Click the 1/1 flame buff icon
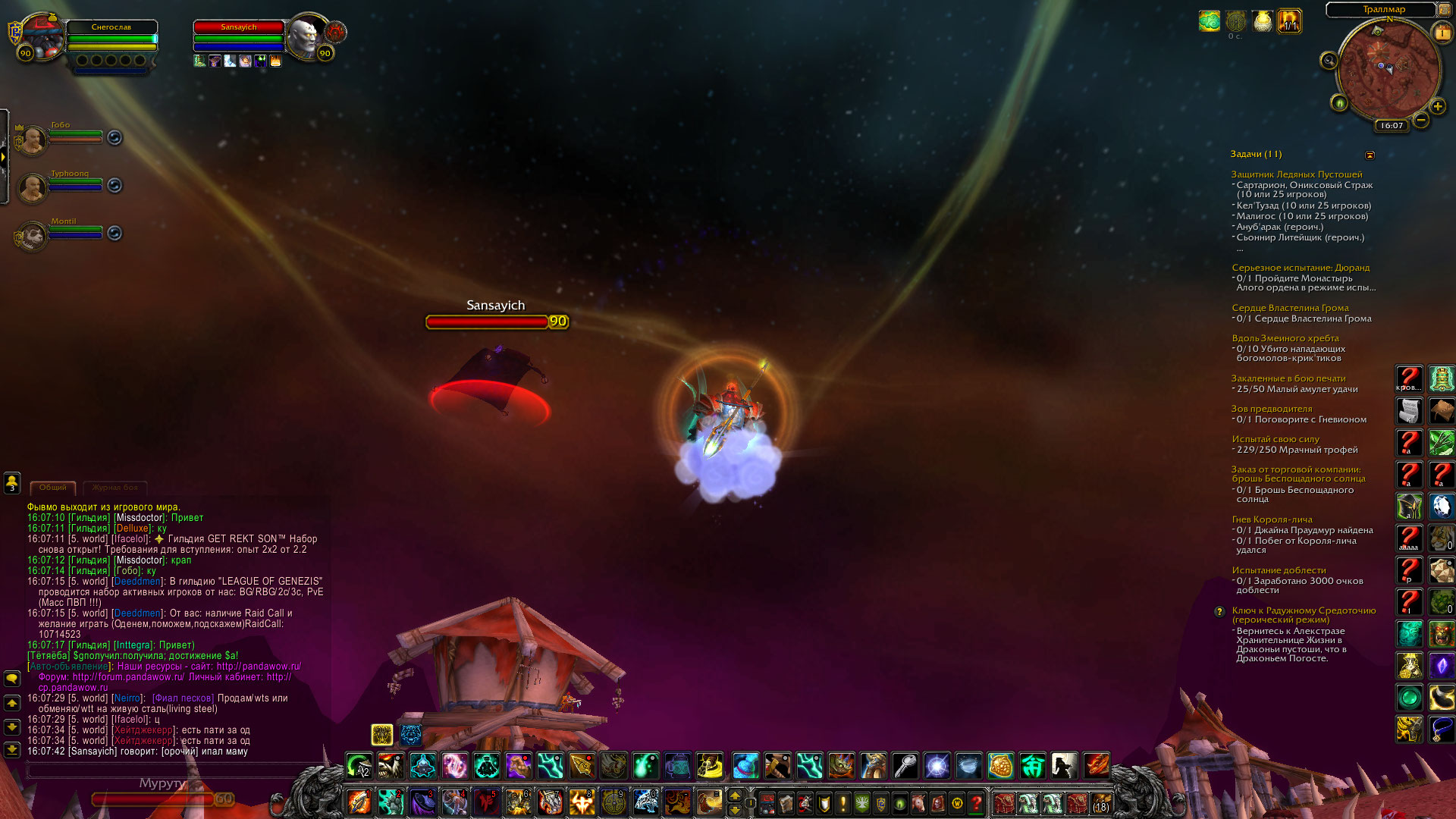 click(x=1289, y=21)
